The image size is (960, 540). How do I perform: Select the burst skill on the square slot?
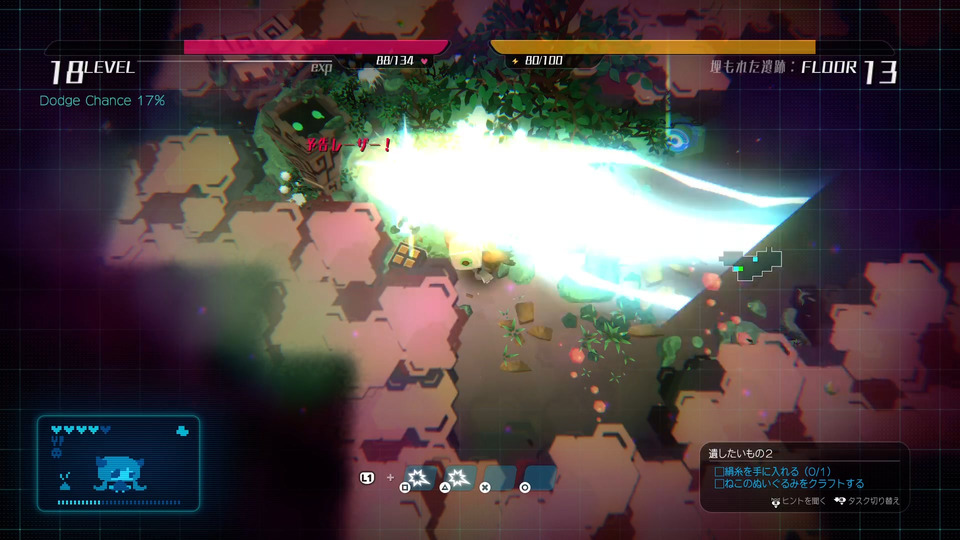point(419,478)
